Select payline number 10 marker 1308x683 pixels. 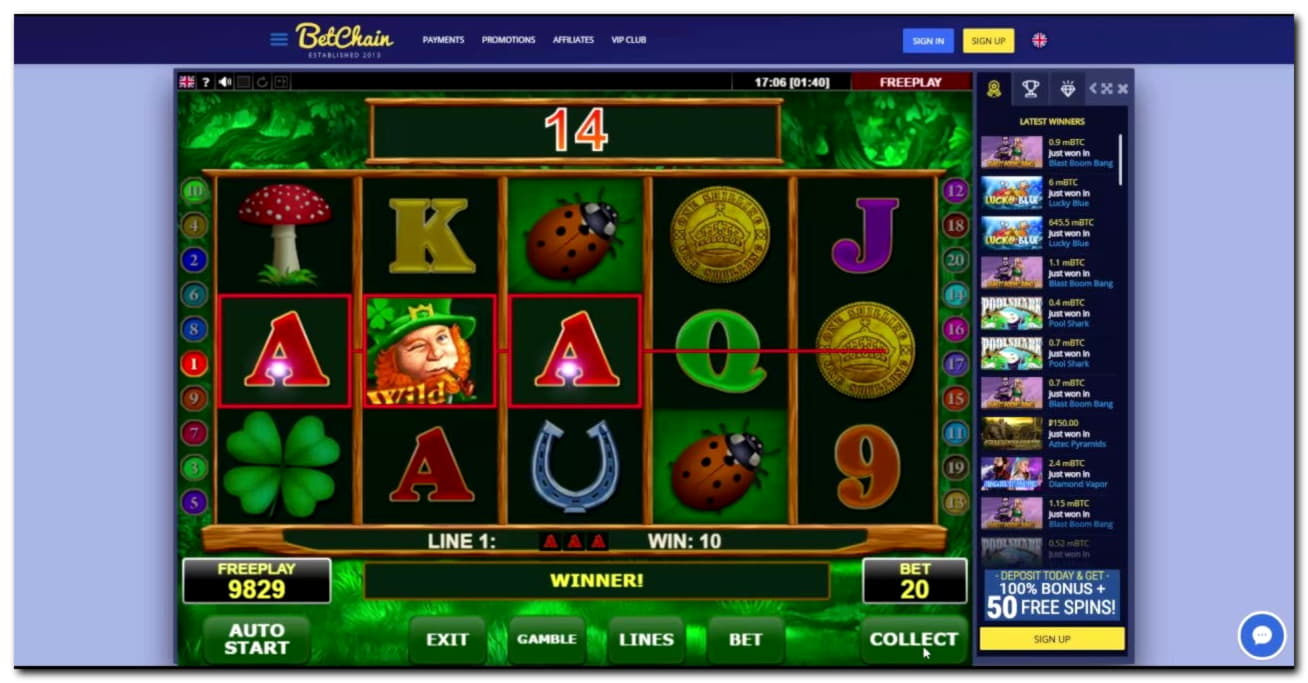(x=194, y=192)
